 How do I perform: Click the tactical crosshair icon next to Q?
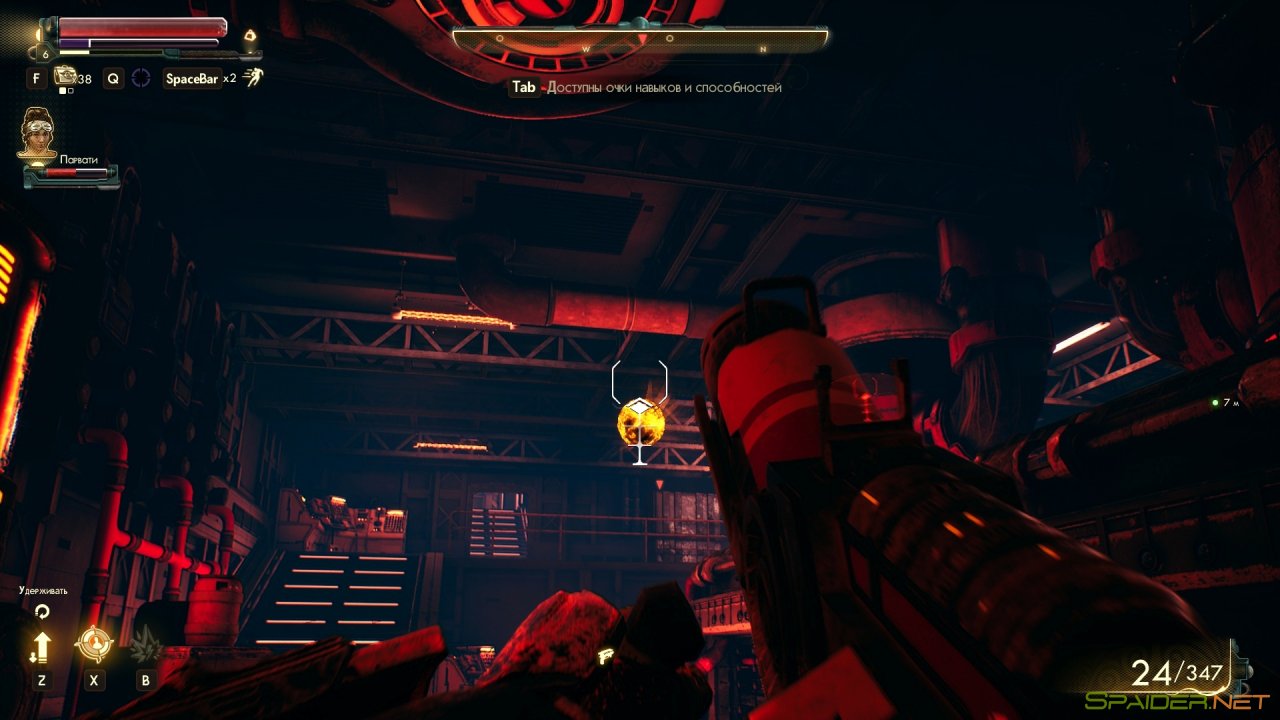coord(143,76)
